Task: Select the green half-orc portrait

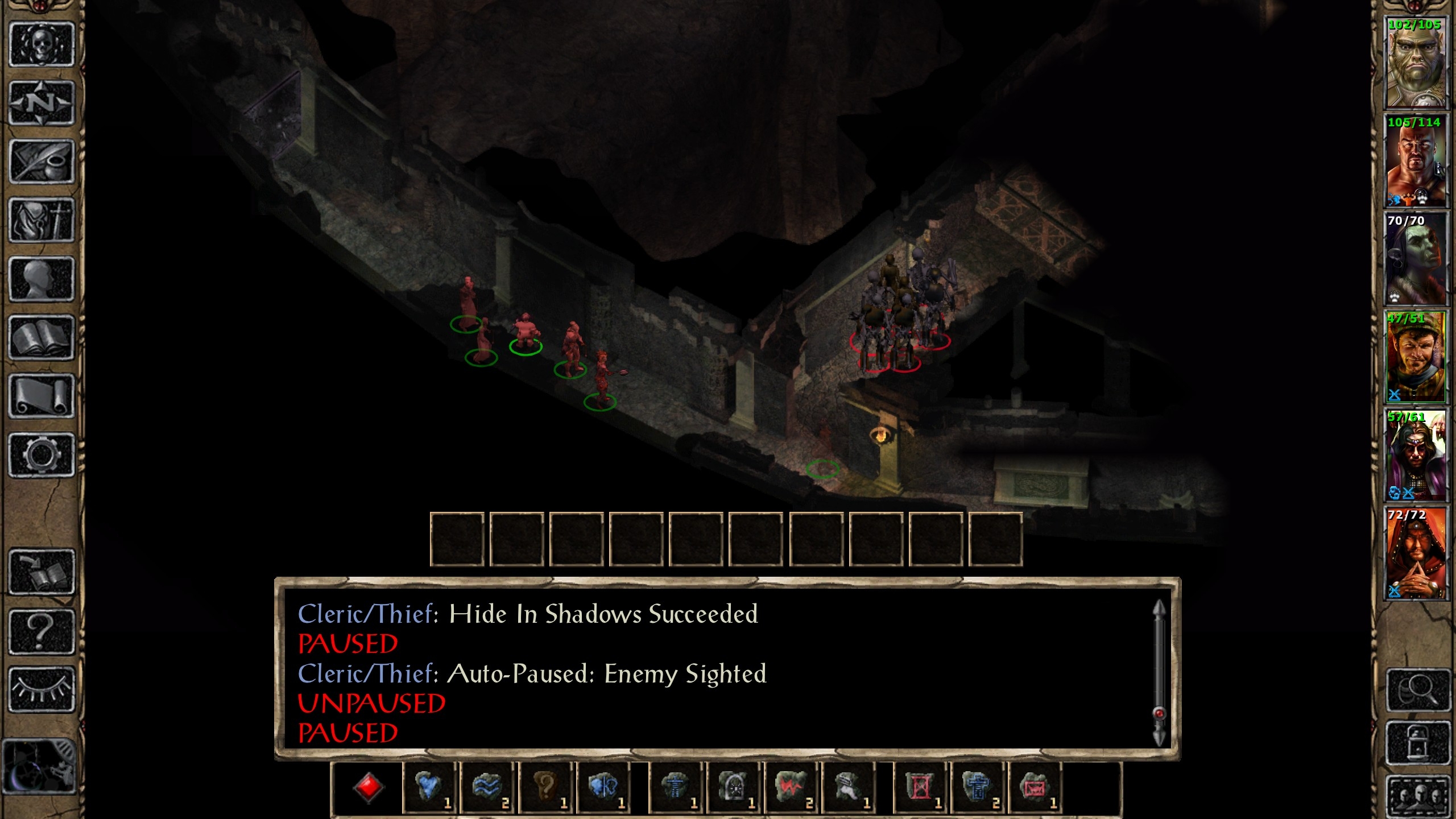Action: [x=1415, y=63]
